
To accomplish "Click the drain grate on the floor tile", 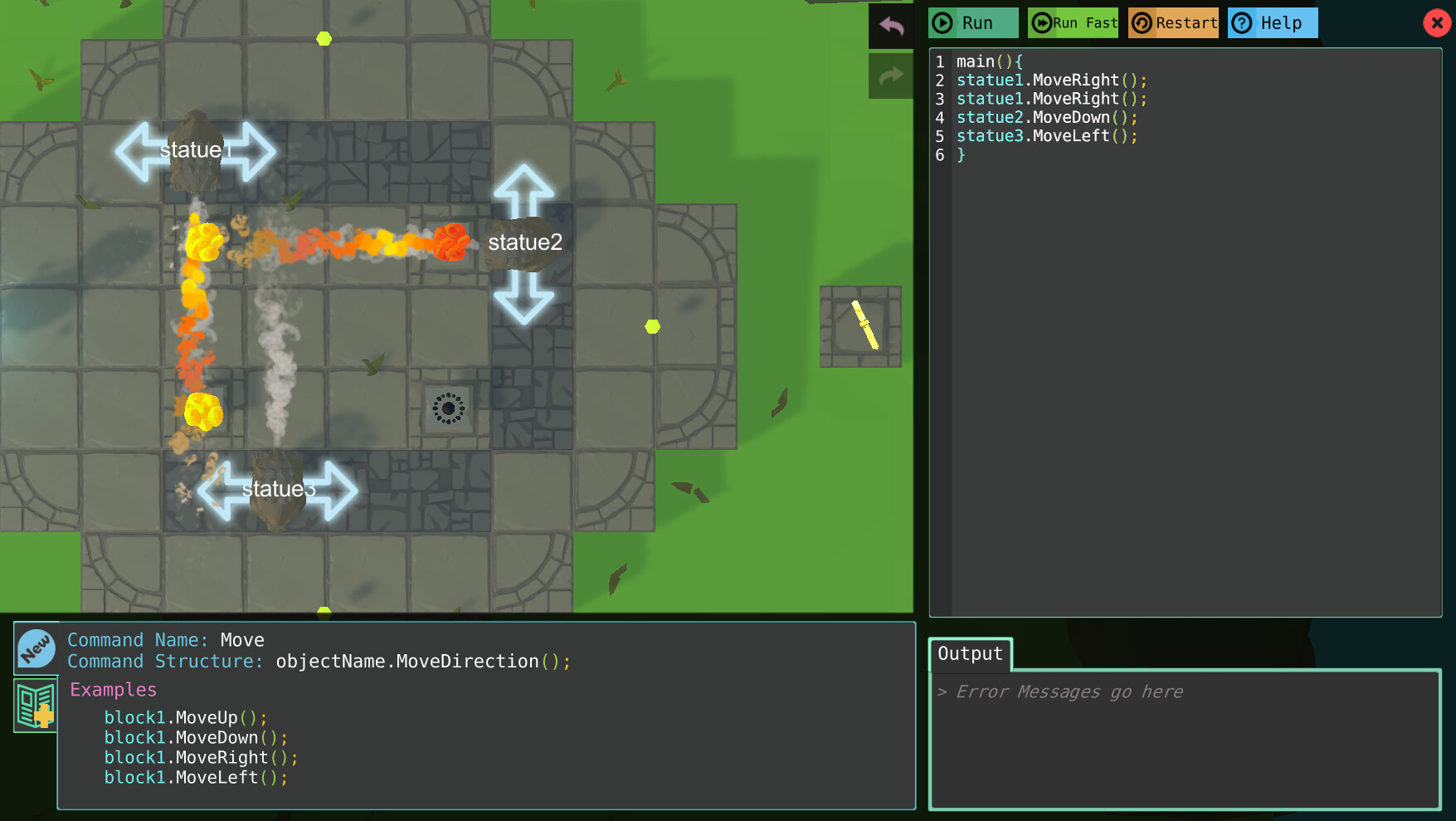I will [x=448, y=408].
